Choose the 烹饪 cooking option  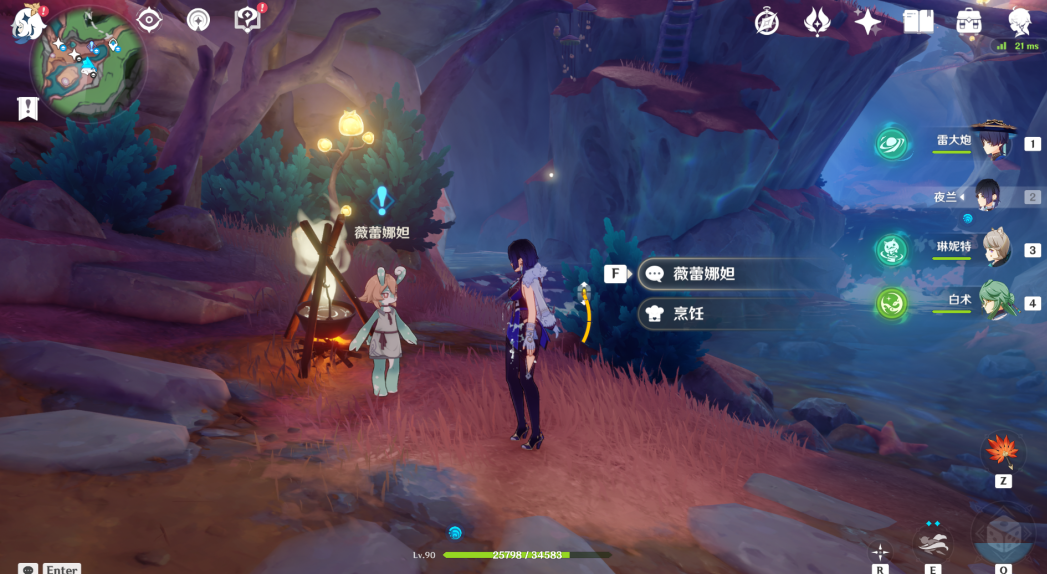pos(716,313)
